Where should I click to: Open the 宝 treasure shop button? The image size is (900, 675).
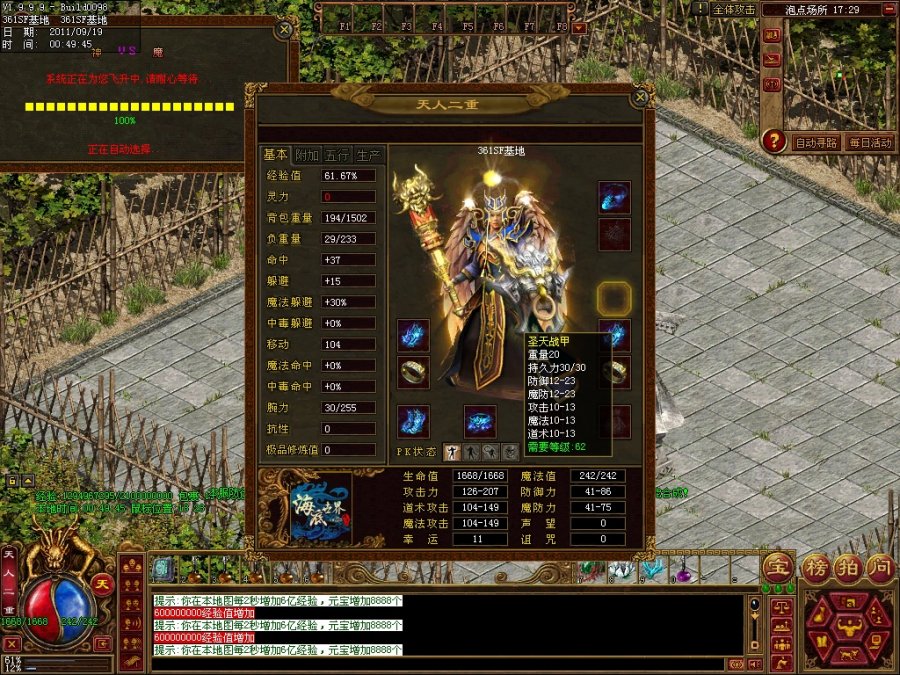tap(777, 567)
